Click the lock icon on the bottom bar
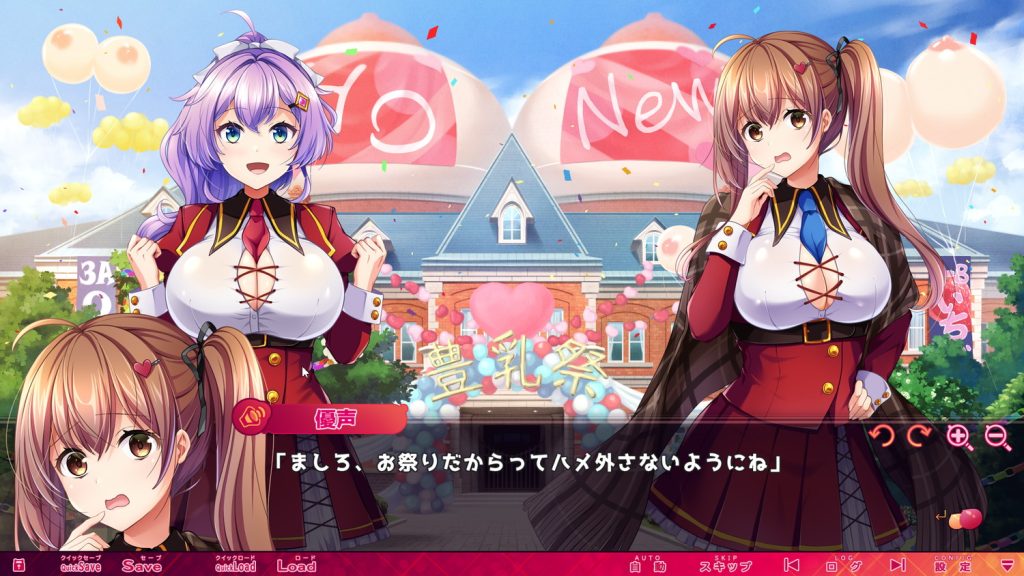1024x576 pixels. coord(18,565)
